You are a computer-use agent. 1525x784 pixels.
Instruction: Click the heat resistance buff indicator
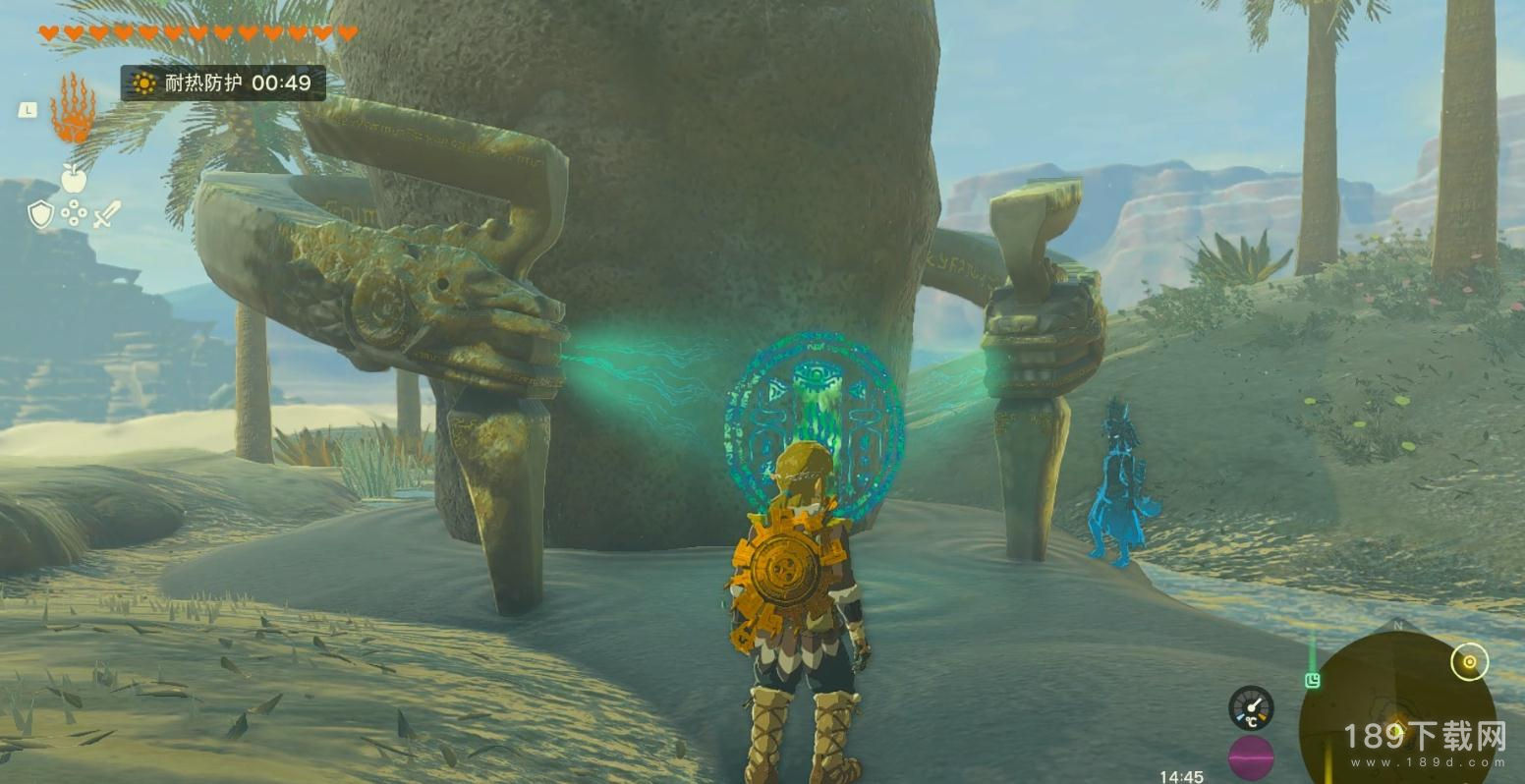tap(223, 84)
